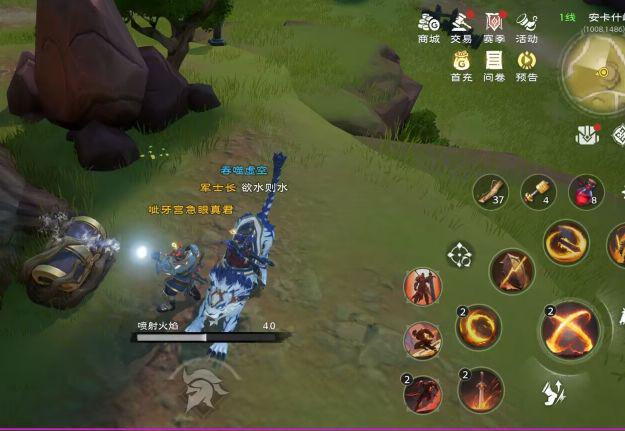
Task: Toggle the target lock crosshair button
Action: pos(460,255)
